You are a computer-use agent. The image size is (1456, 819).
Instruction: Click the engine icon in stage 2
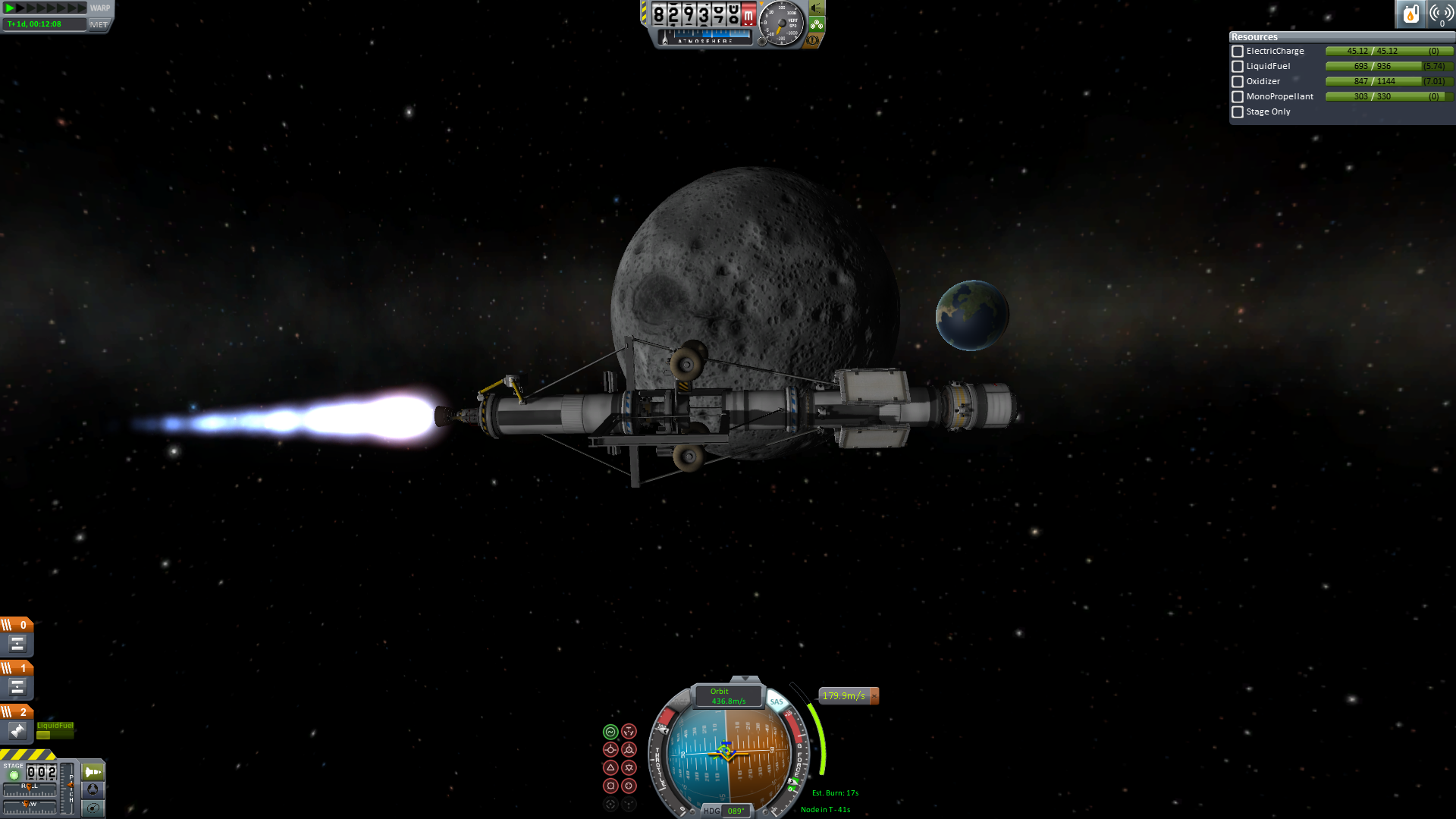point(17,730)
